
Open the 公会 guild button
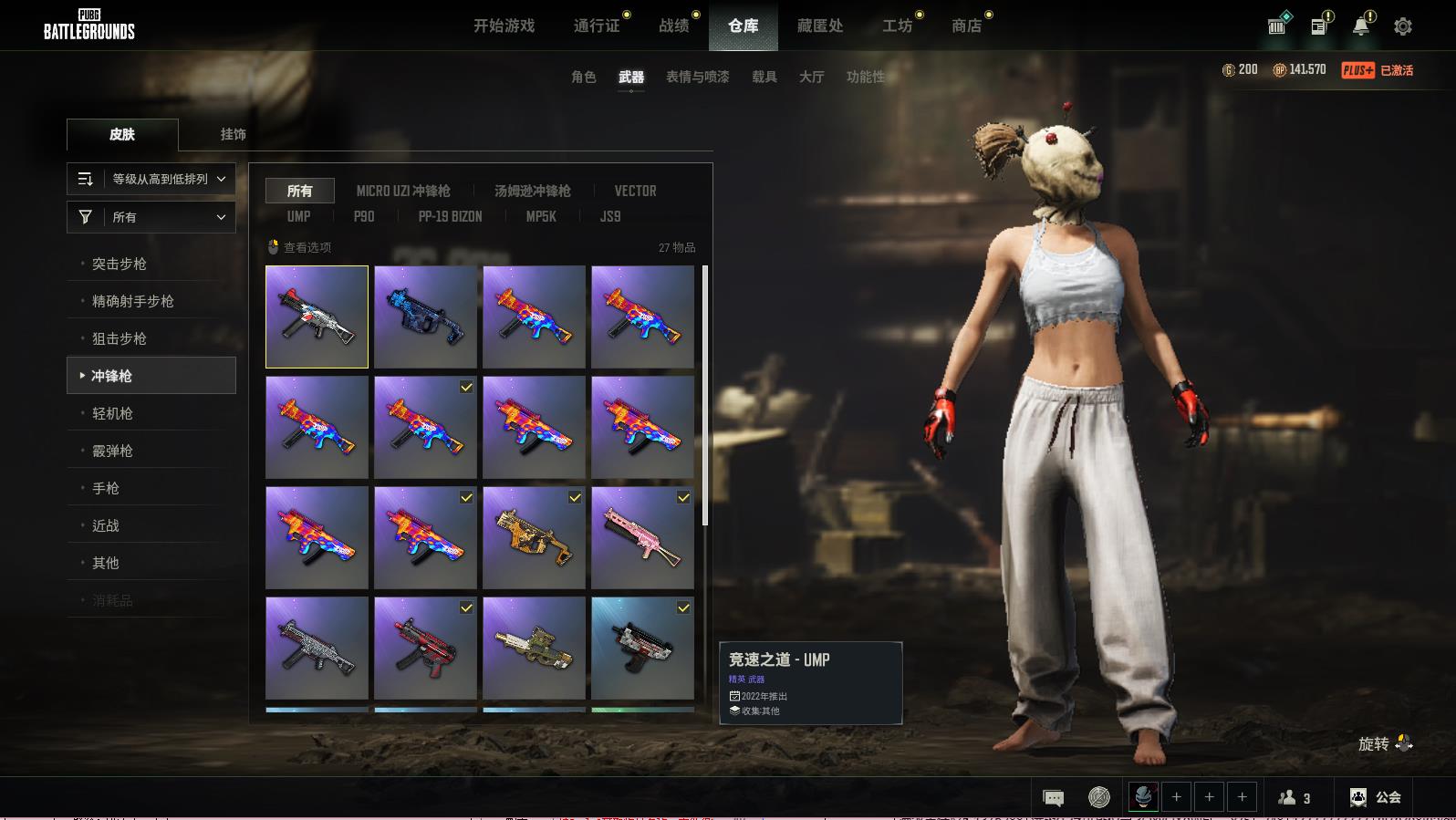(1376, 797)
